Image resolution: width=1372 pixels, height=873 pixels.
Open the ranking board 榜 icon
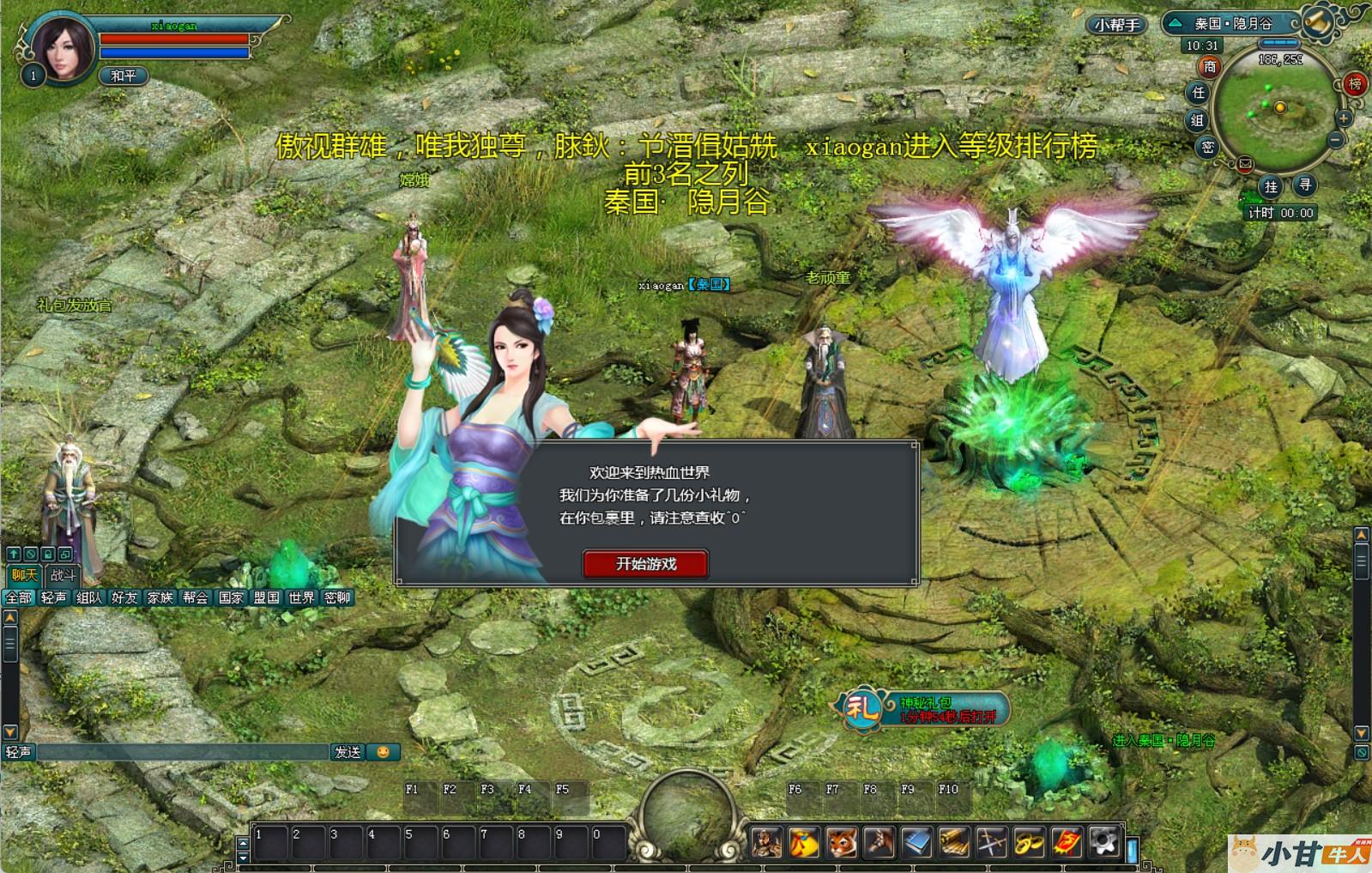point(1355,83)
